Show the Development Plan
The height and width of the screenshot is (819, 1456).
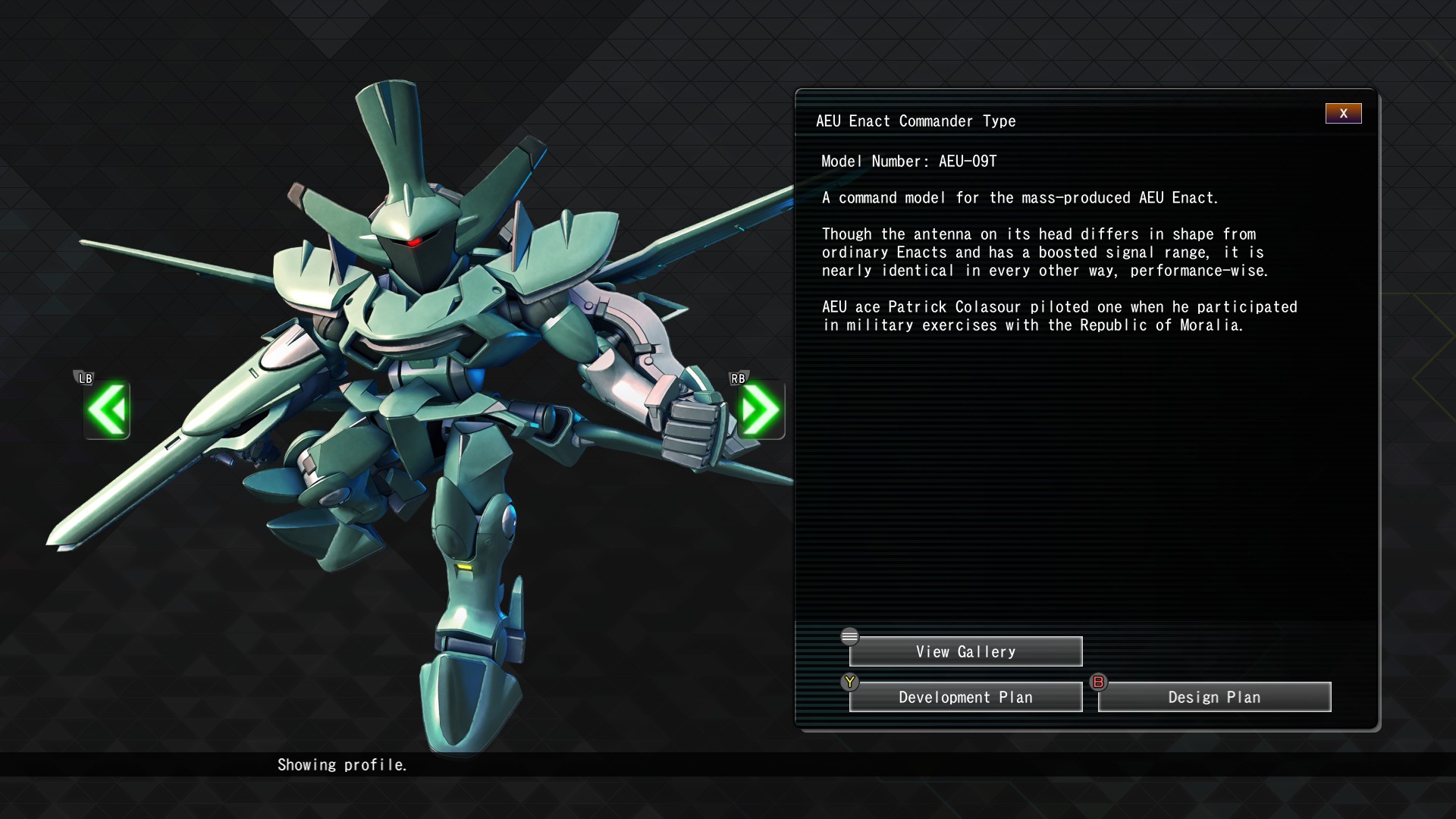[x=965, y=697]
